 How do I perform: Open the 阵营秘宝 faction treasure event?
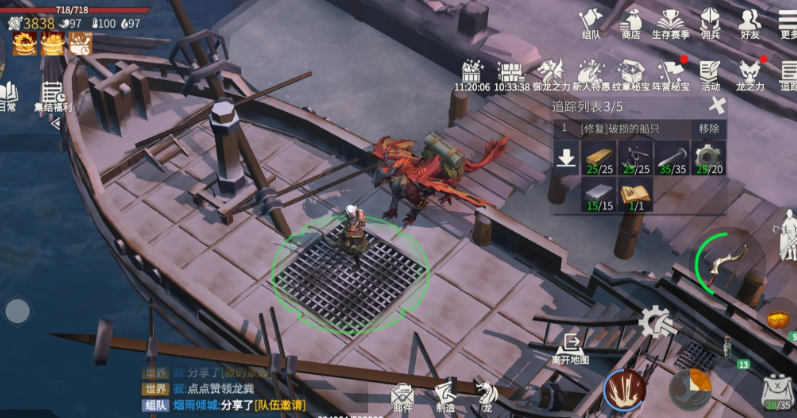point(670,74)
